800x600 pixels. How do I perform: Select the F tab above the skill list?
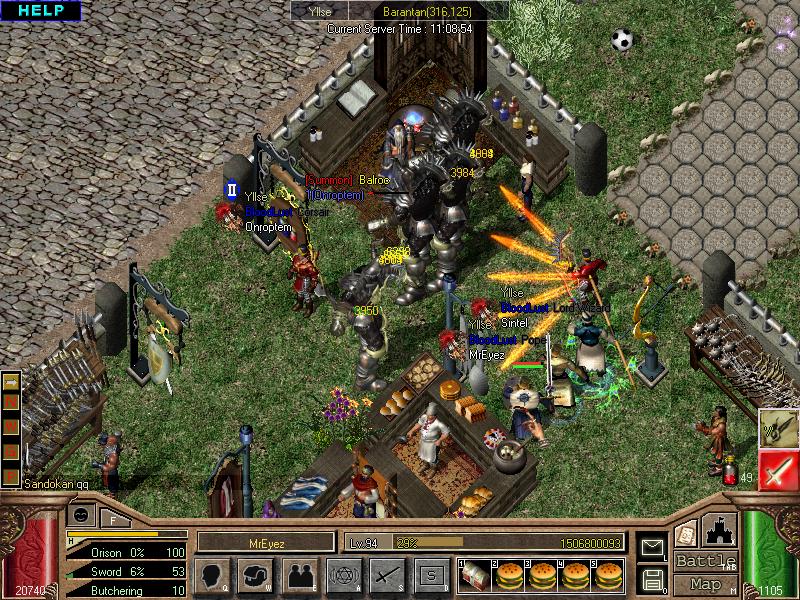click(x=113, y=518)
